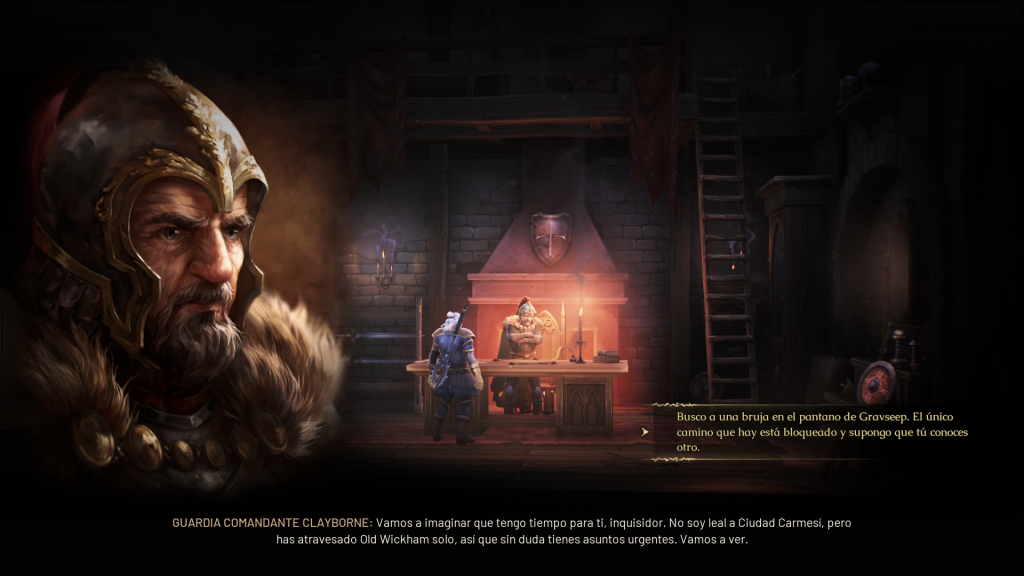Choose the reply about the Gravseep swamp witch
This screenshot has height=576, width=1024.
click(812, 432)
